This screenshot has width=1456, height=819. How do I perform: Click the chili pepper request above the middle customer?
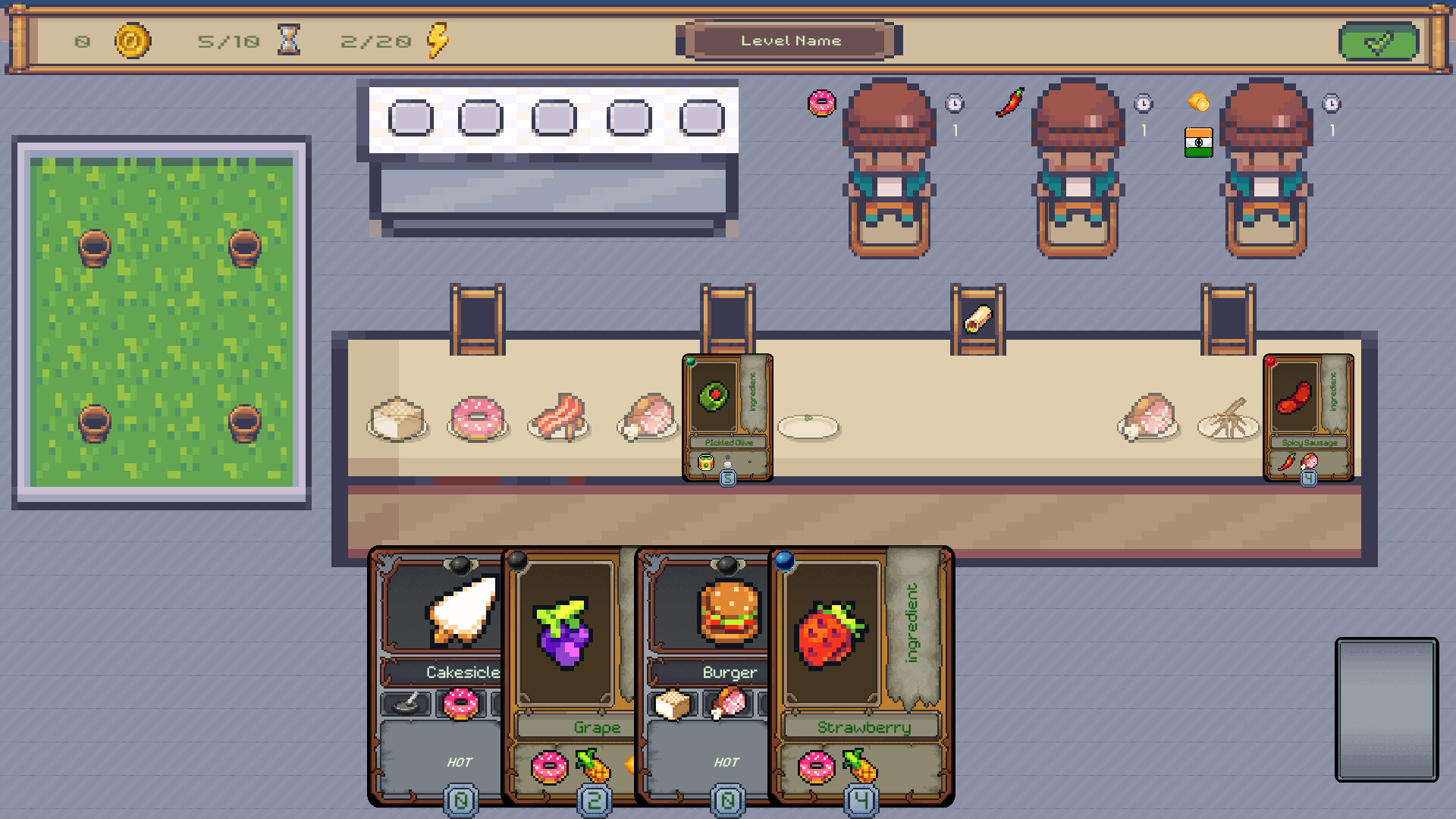[x=1009, y=102]
